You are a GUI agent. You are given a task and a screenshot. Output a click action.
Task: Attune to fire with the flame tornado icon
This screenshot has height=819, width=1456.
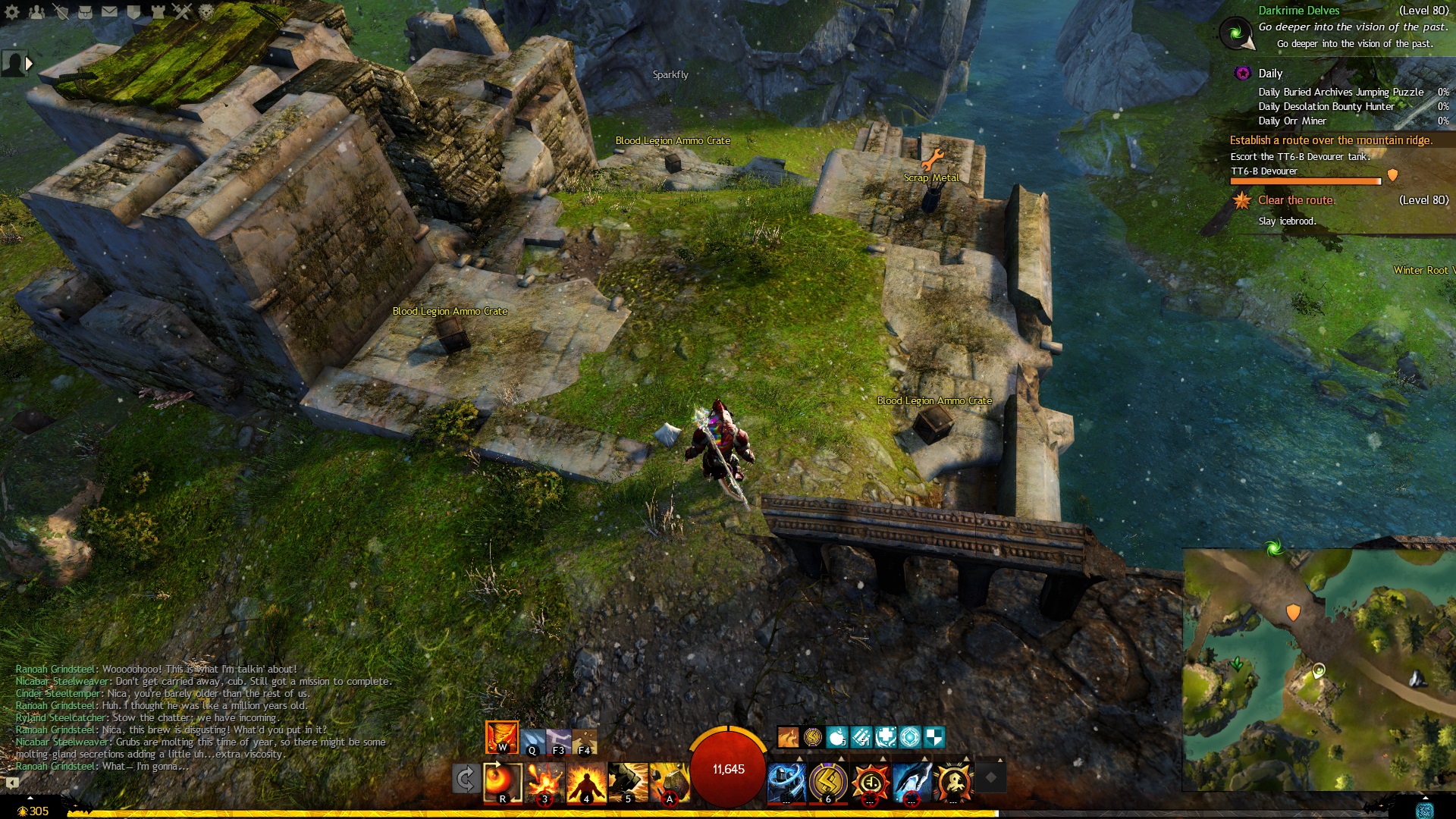tap(501, 736)
